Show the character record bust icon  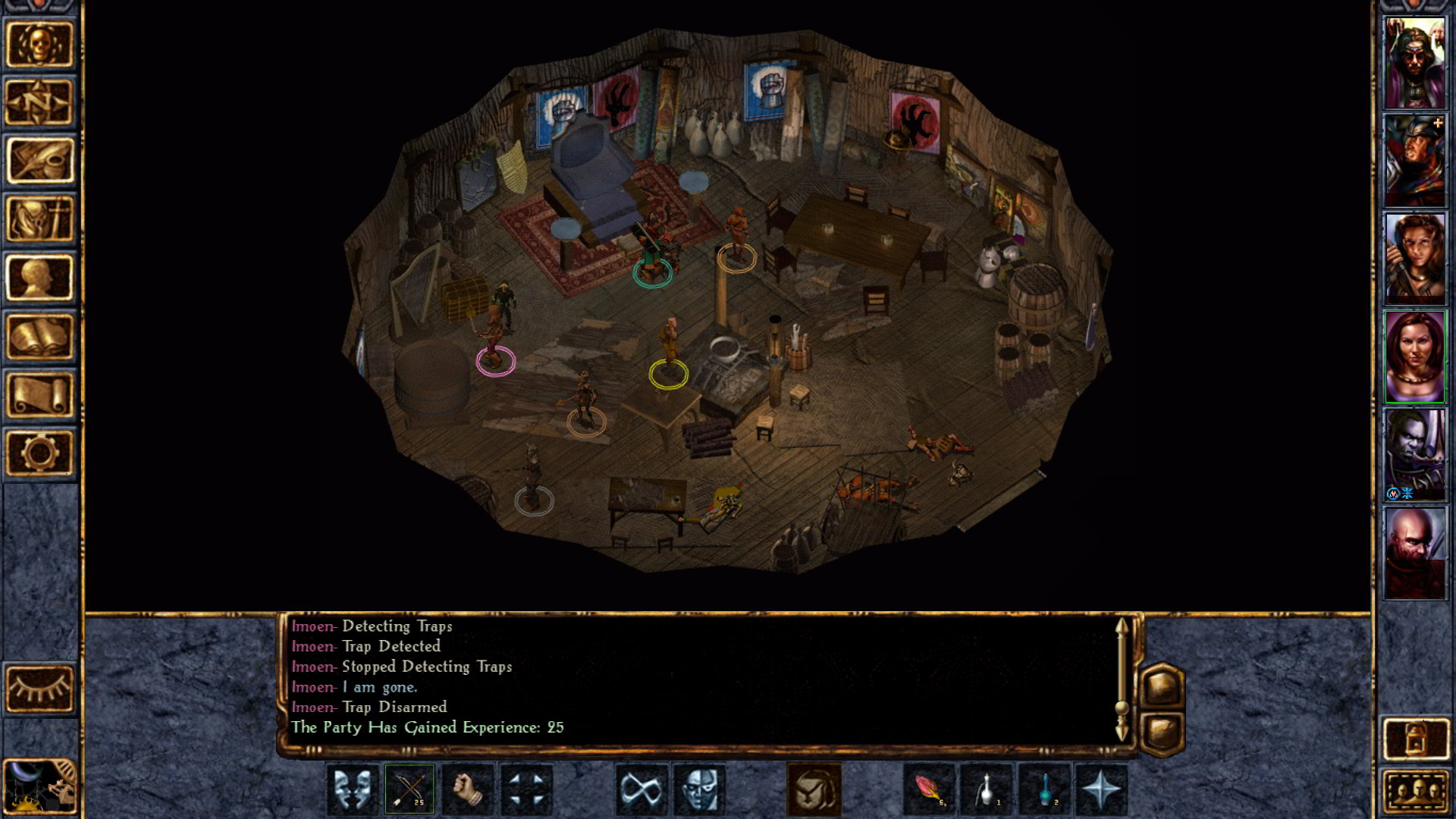(x=39, y=278)
